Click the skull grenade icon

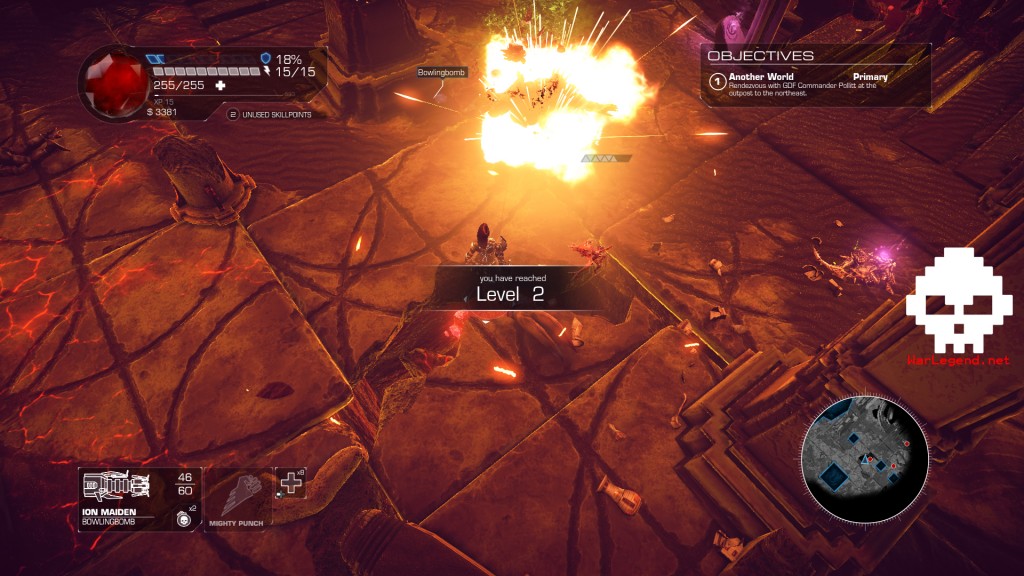pyautogui.click(x=182, y=517)
